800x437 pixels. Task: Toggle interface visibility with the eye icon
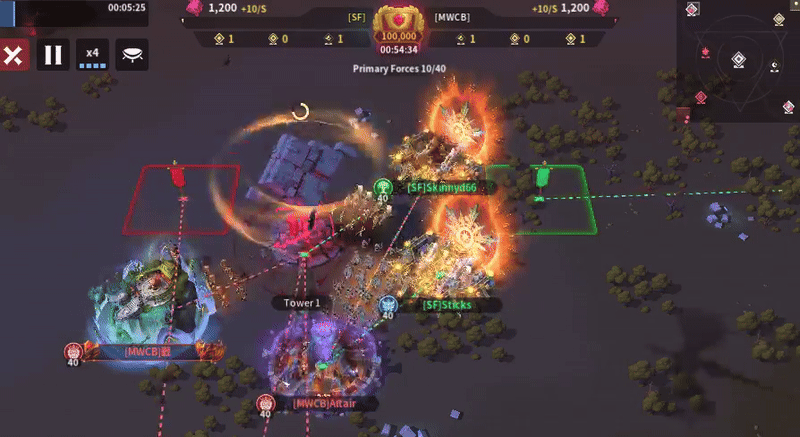[132, 55]
